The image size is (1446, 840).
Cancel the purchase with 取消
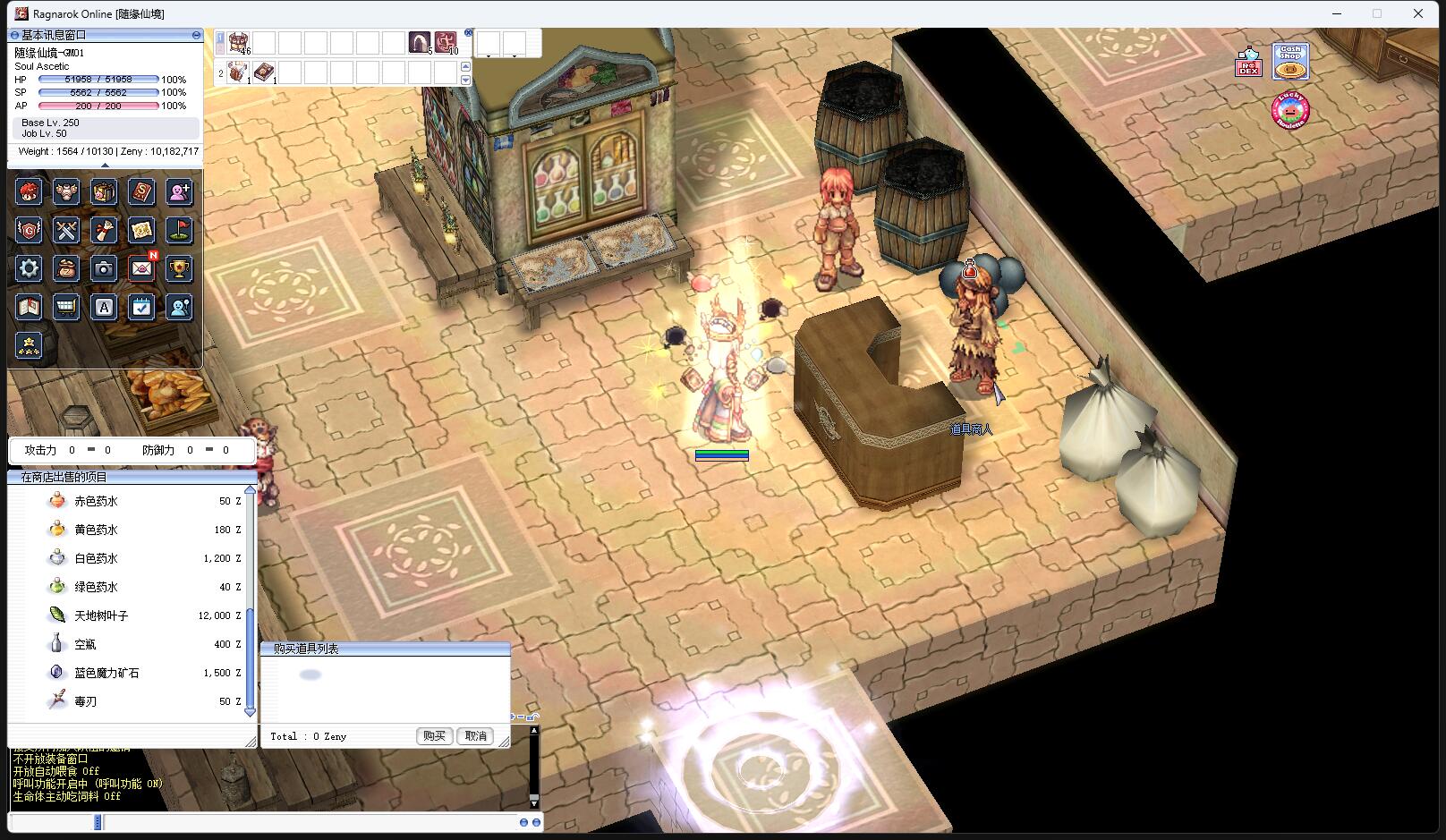tap(476, 736)
